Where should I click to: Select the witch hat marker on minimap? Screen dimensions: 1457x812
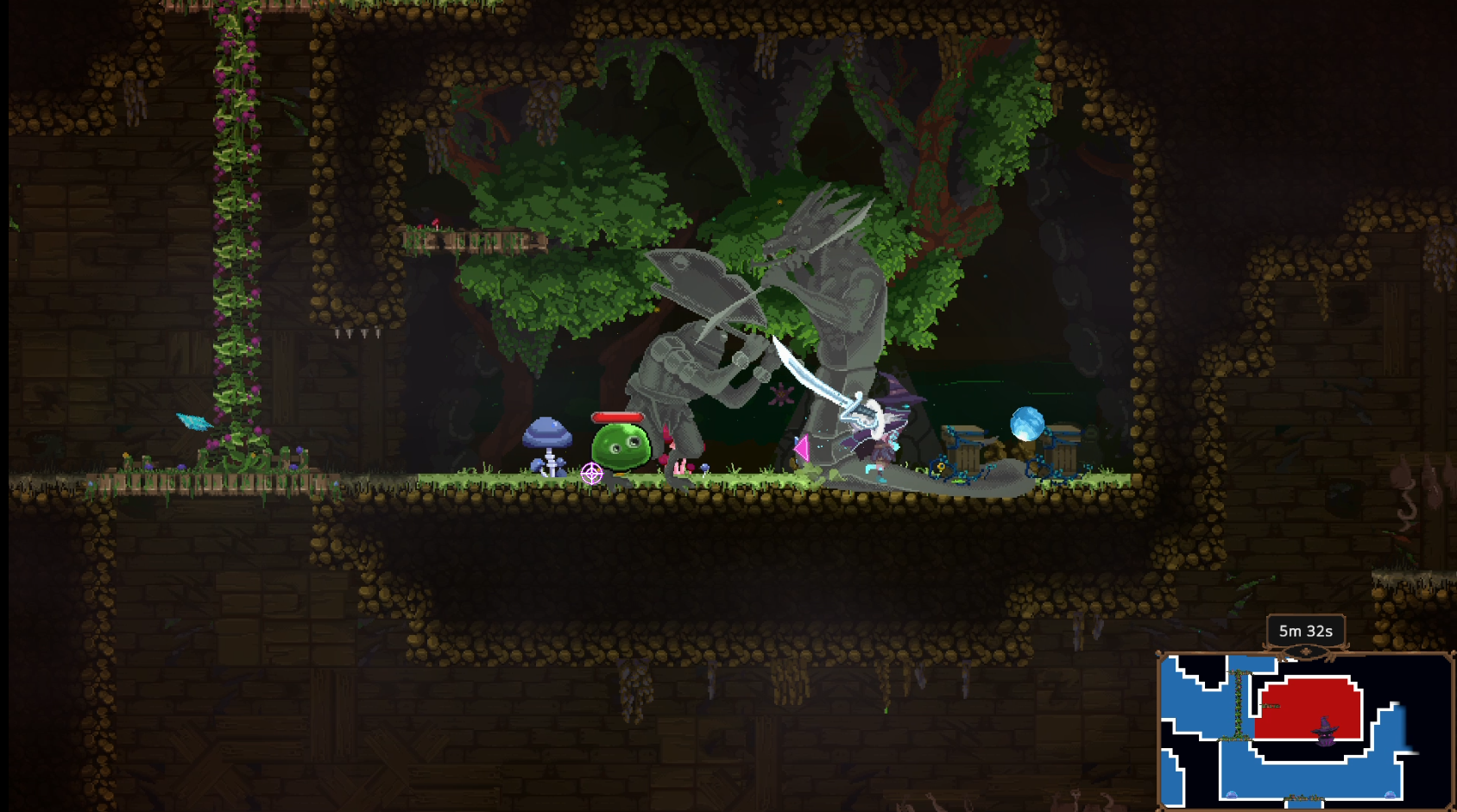point(1325,730)
